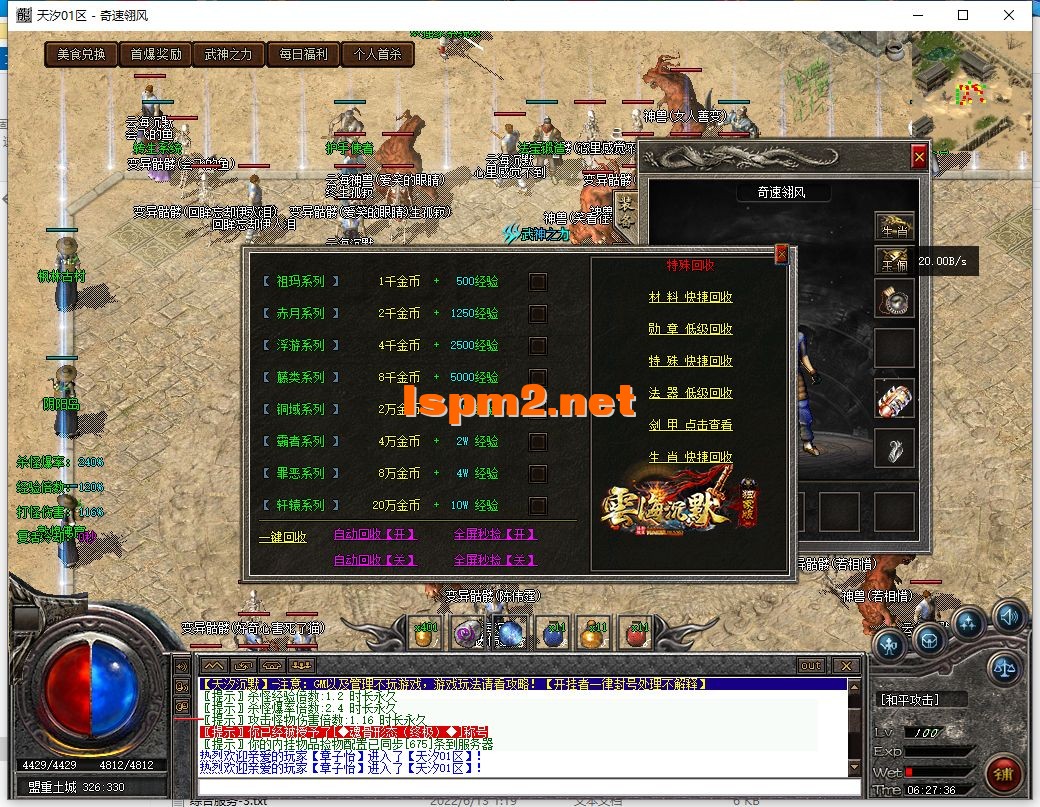Screen dimensions: 1040x807
Task: Turn on 自动回收【开】
Action: 375,535
